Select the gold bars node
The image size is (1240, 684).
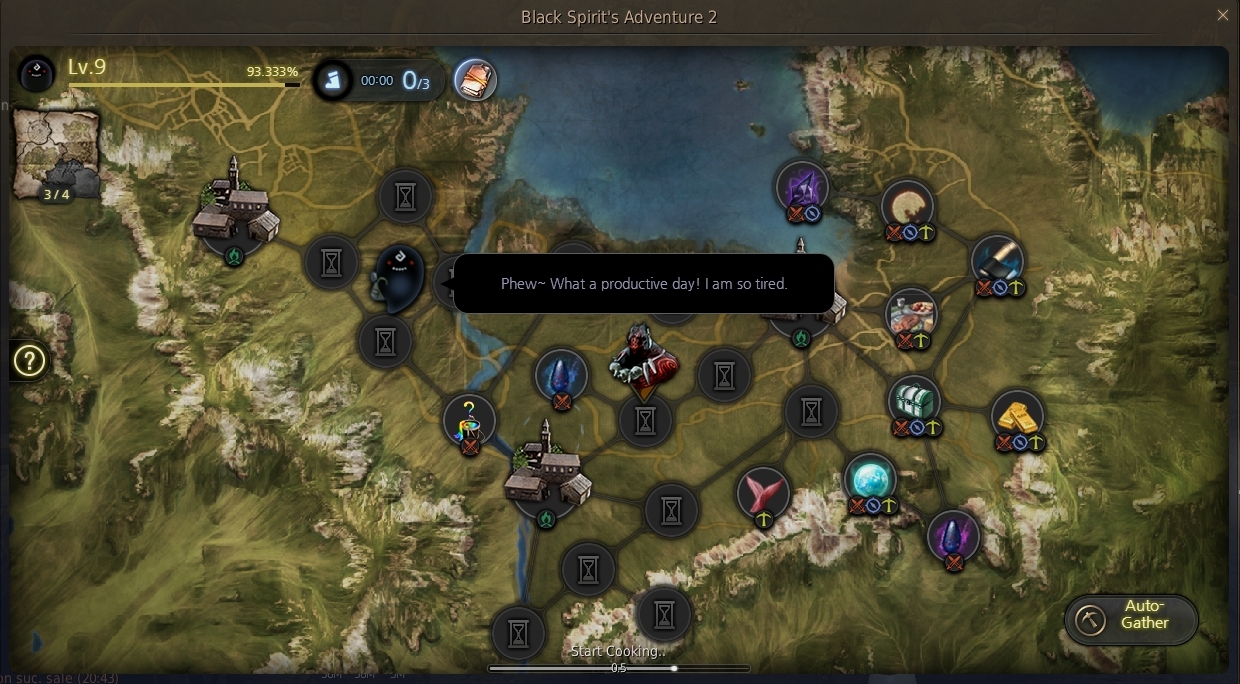[x=1017, y=415]
